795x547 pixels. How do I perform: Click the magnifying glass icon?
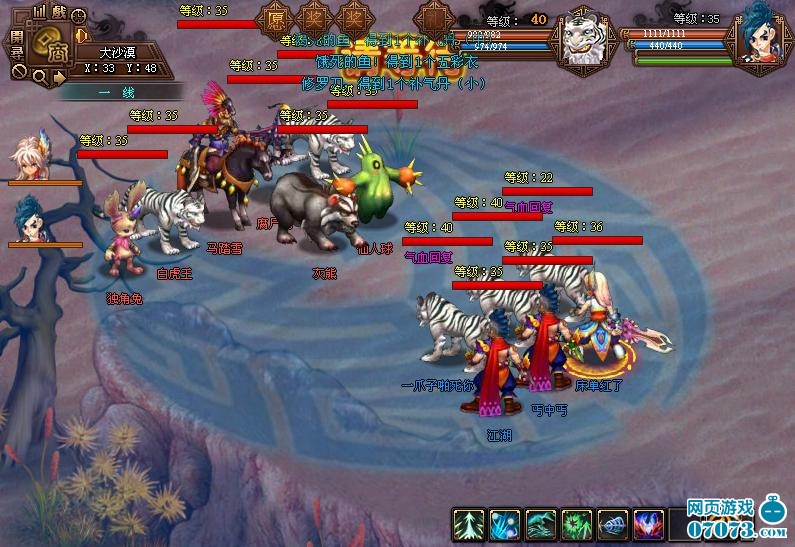coord(38,76)
